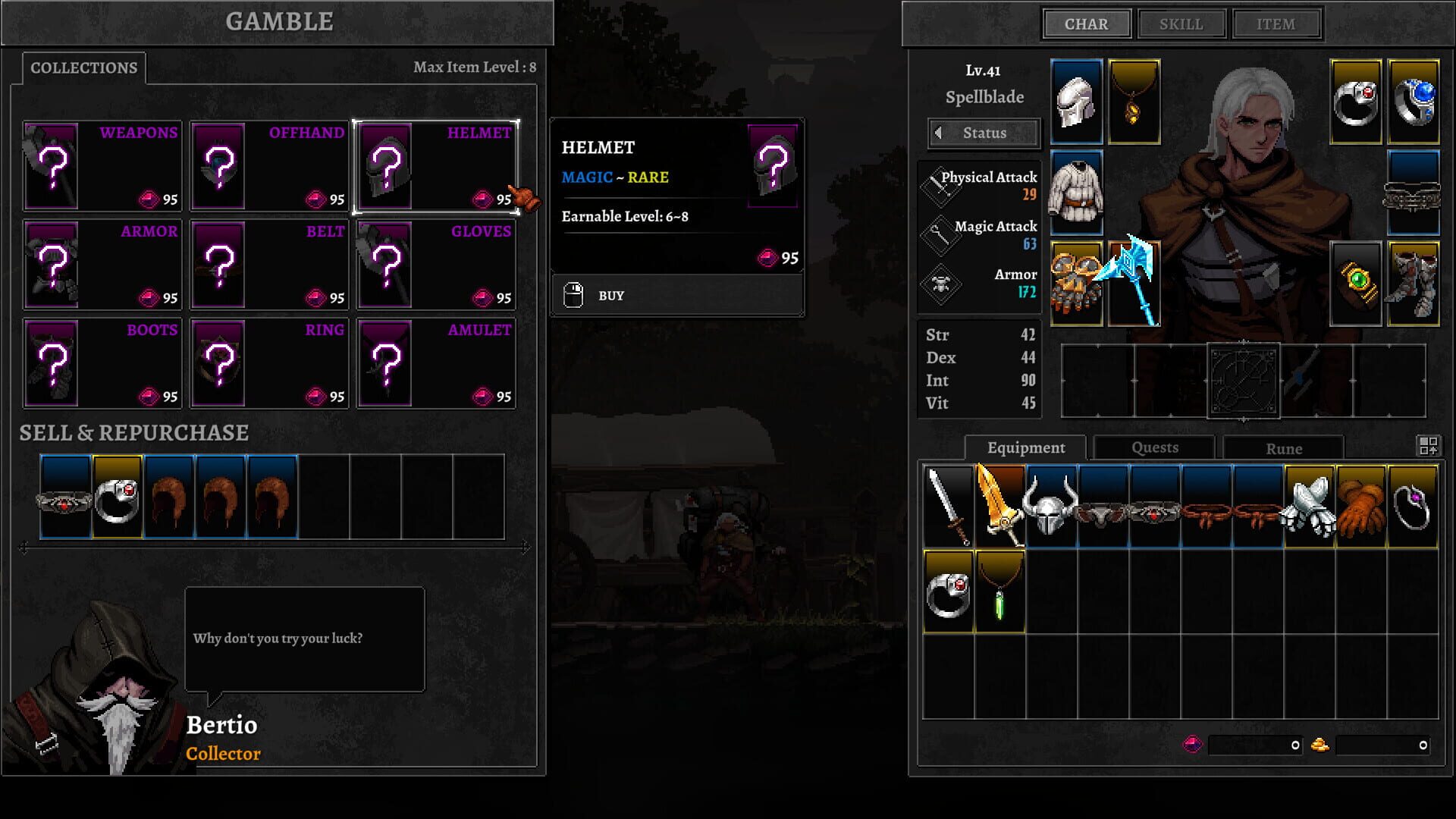This screenshot has height=819, width=1456.
Task: Select the silver ring in Sell & Repurchase
Action: (118, 497)
